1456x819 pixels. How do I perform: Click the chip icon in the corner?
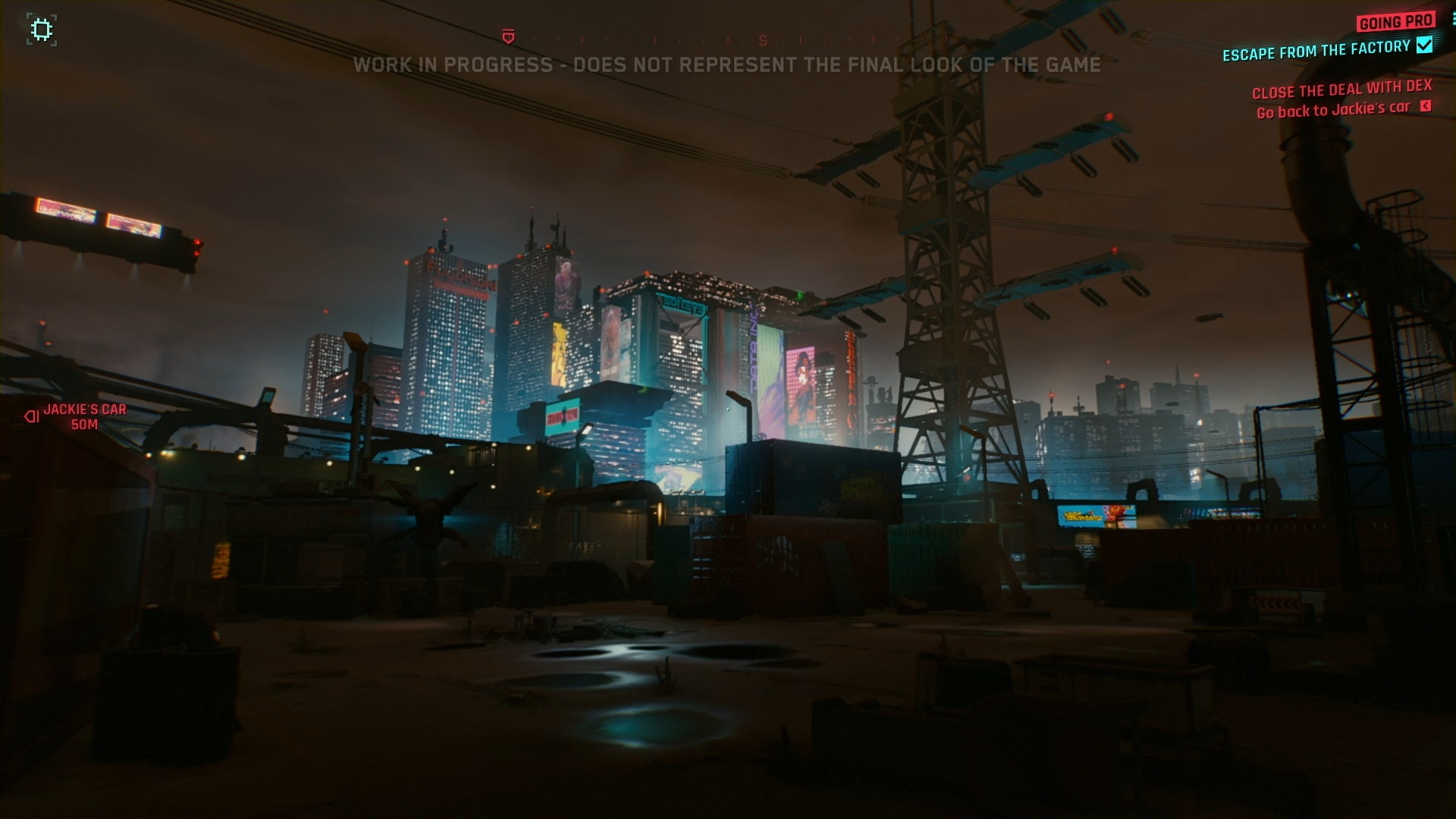click(42, 30)
